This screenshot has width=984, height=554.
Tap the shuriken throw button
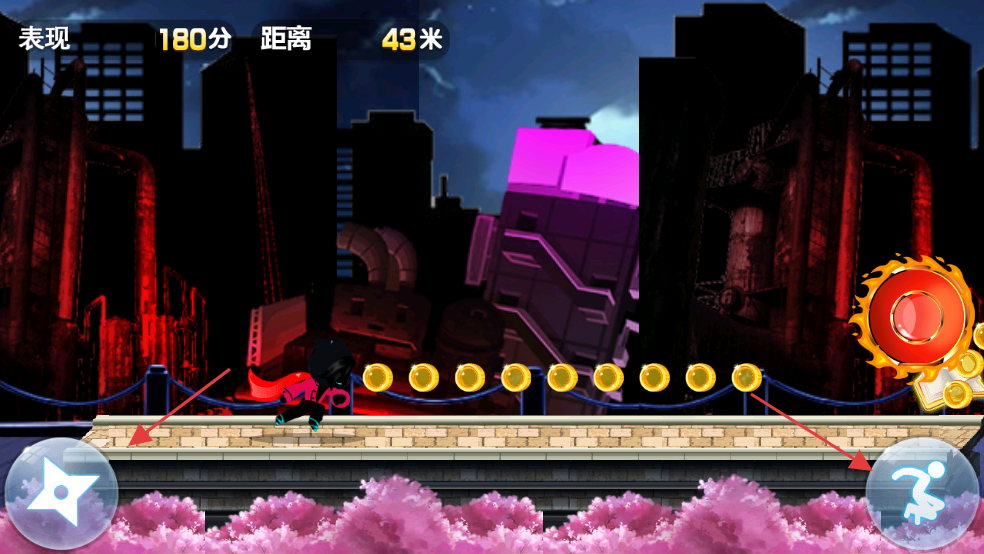[x=61, y=494]
